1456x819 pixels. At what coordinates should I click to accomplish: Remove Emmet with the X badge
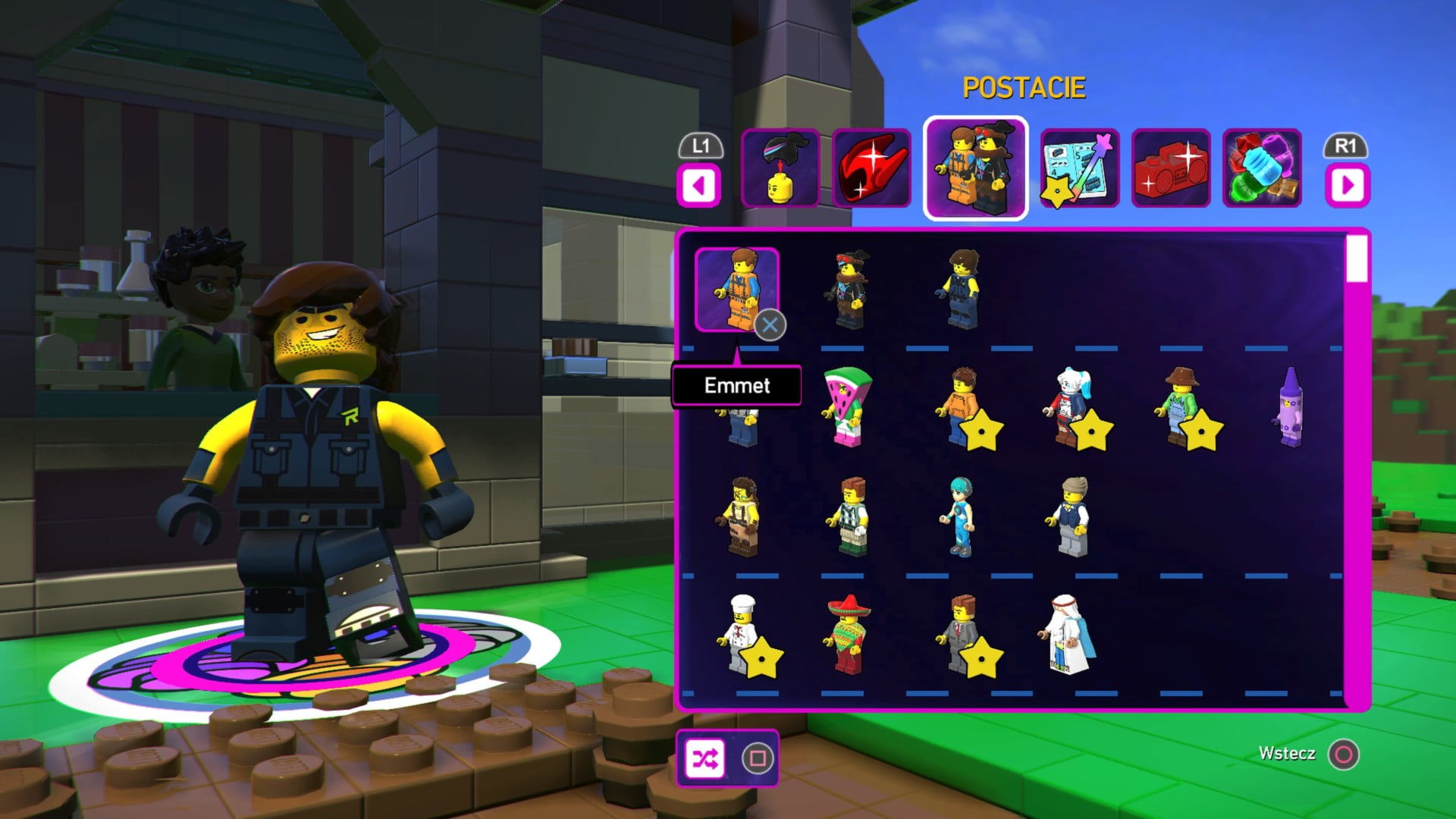coord(770,325)
